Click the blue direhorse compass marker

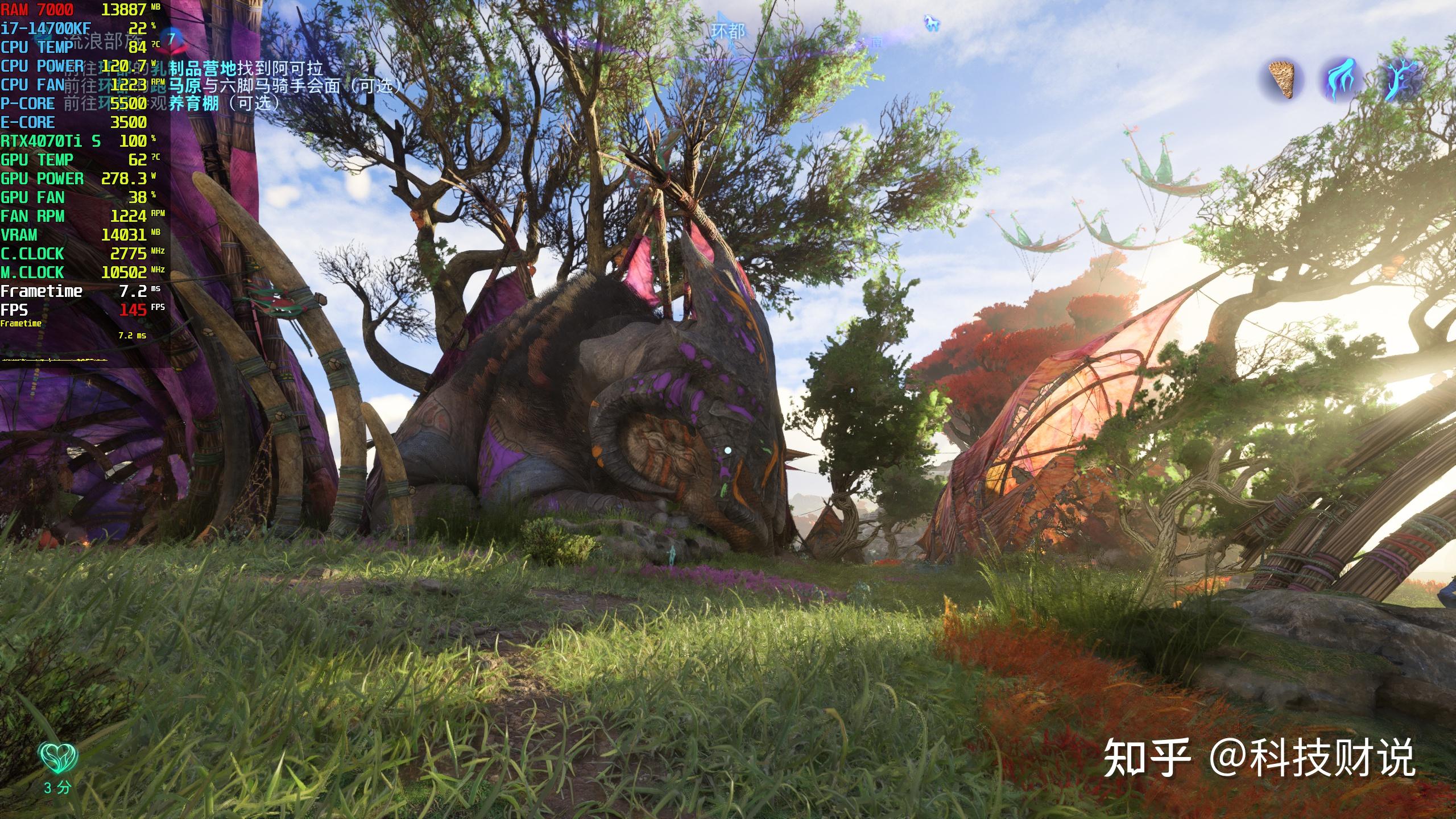[x=932, y=23]
